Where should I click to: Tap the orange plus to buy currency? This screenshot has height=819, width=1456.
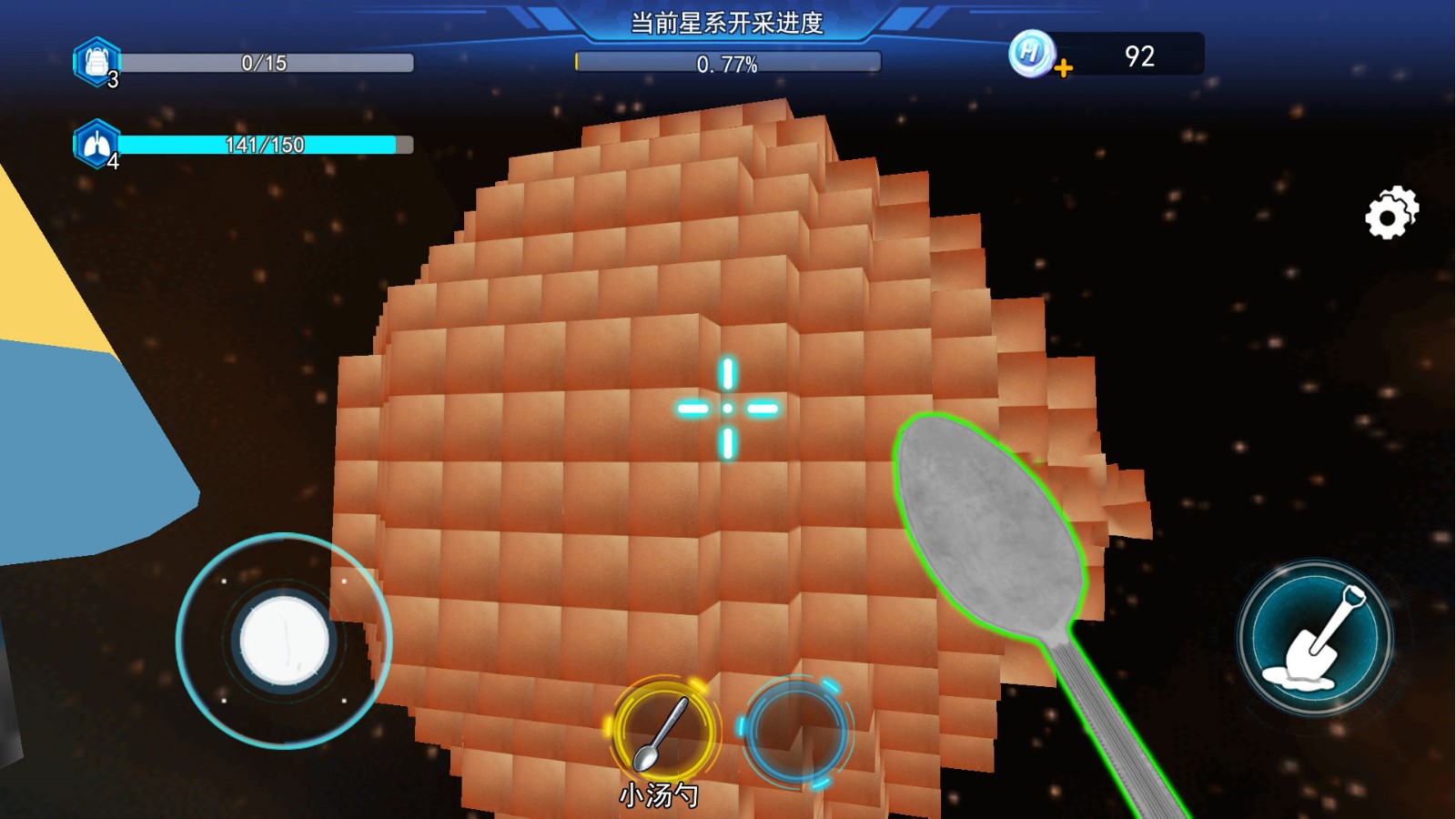click(1065, 68)
